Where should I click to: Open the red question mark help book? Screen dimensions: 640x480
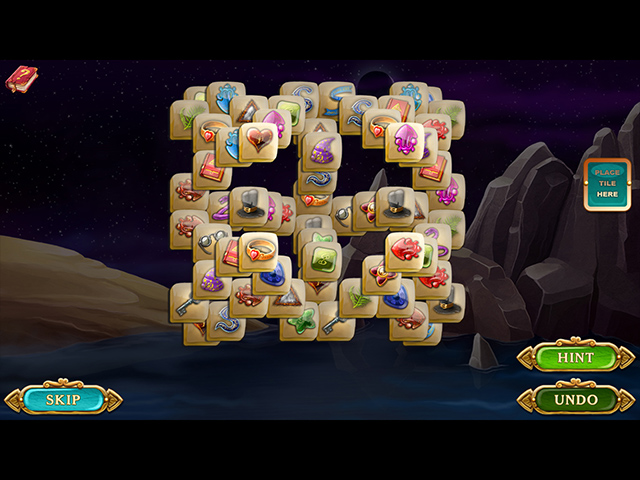click(x=20, y=78)
